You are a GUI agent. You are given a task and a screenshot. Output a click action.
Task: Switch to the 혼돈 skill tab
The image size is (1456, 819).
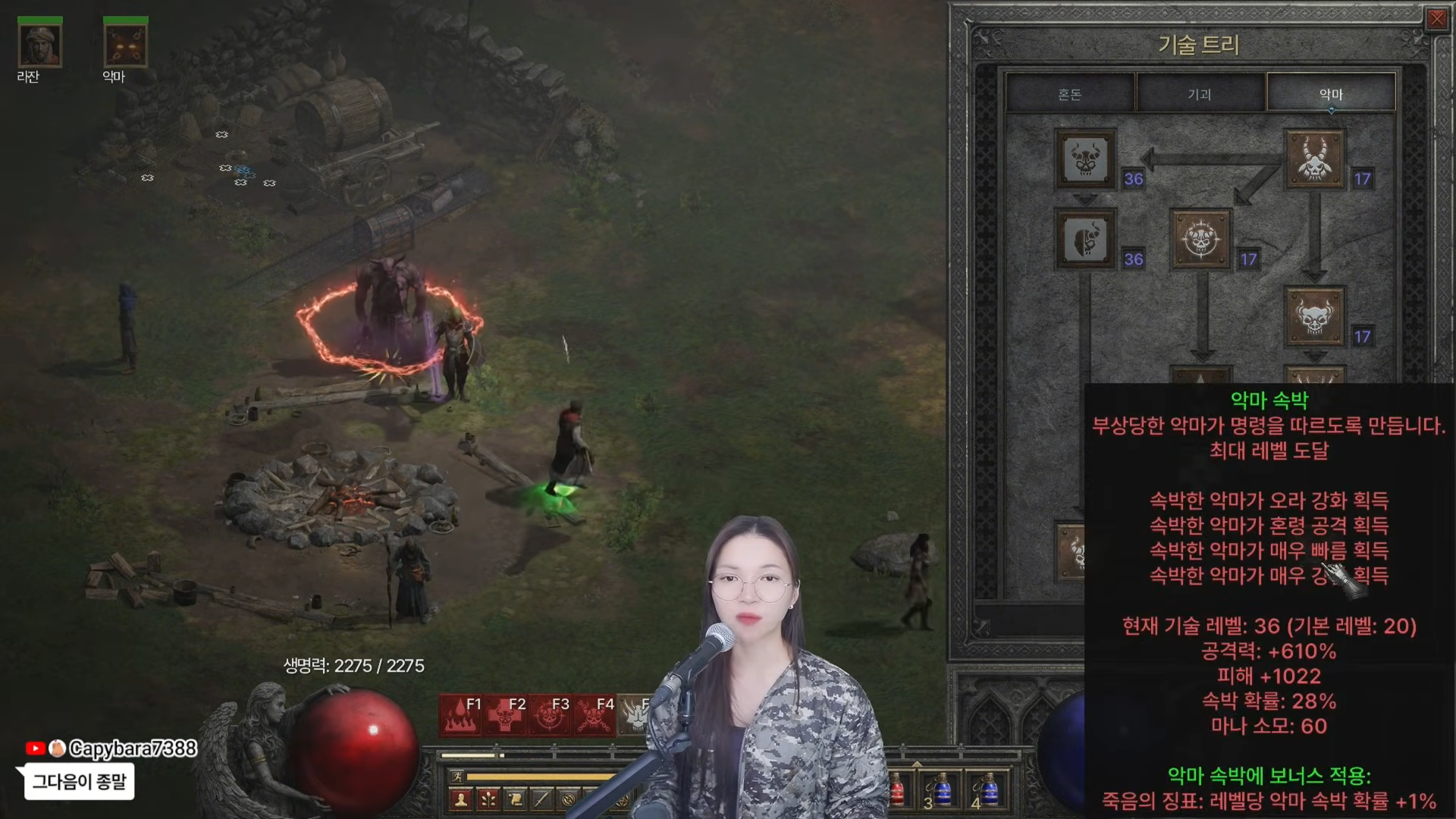click(x=1070, y=94)
